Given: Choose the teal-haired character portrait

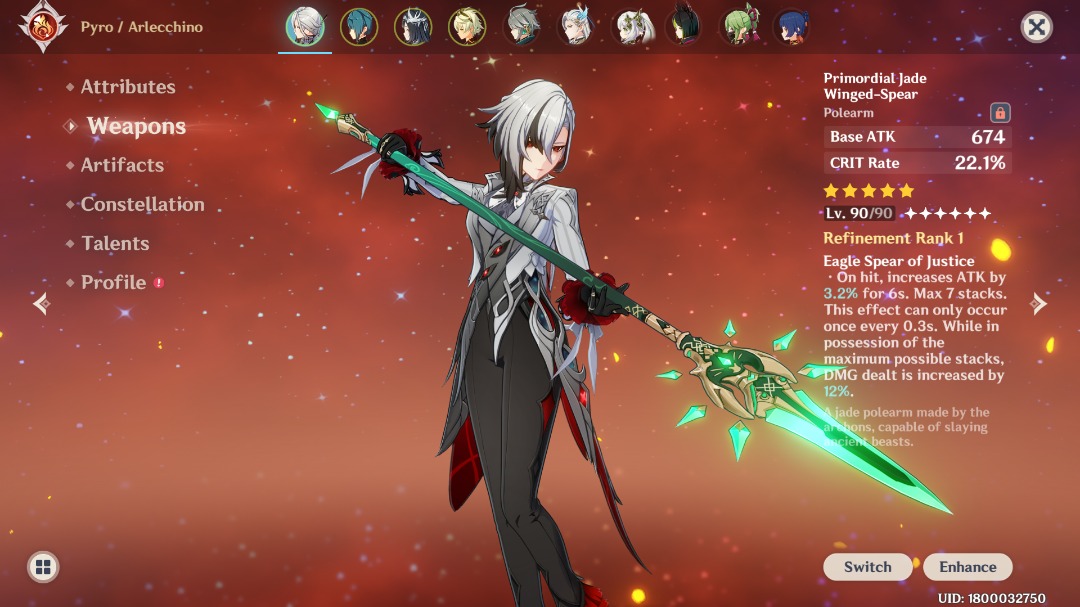Looking at the screenshot, I should coord(359,27).
